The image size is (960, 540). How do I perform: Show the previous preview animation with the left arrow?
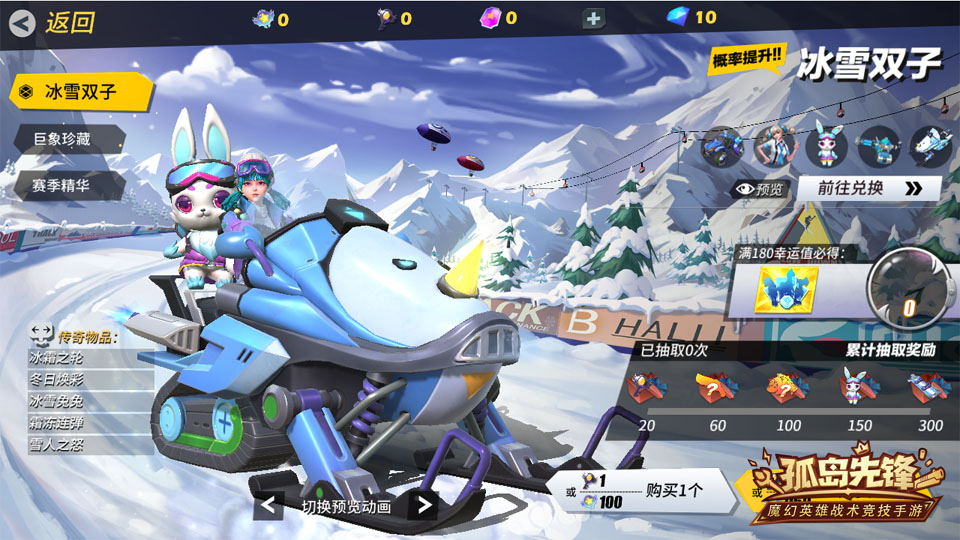coord(269,506)
